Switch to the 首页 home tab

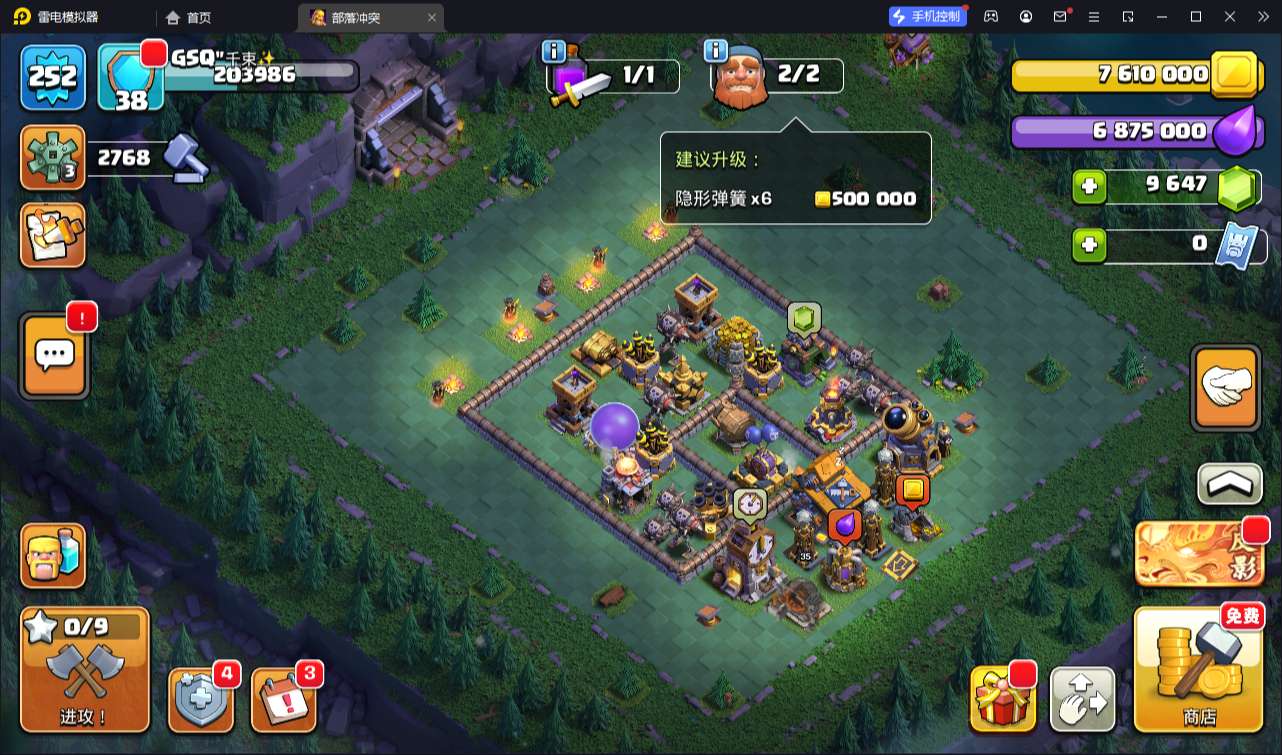pos(189,17)
